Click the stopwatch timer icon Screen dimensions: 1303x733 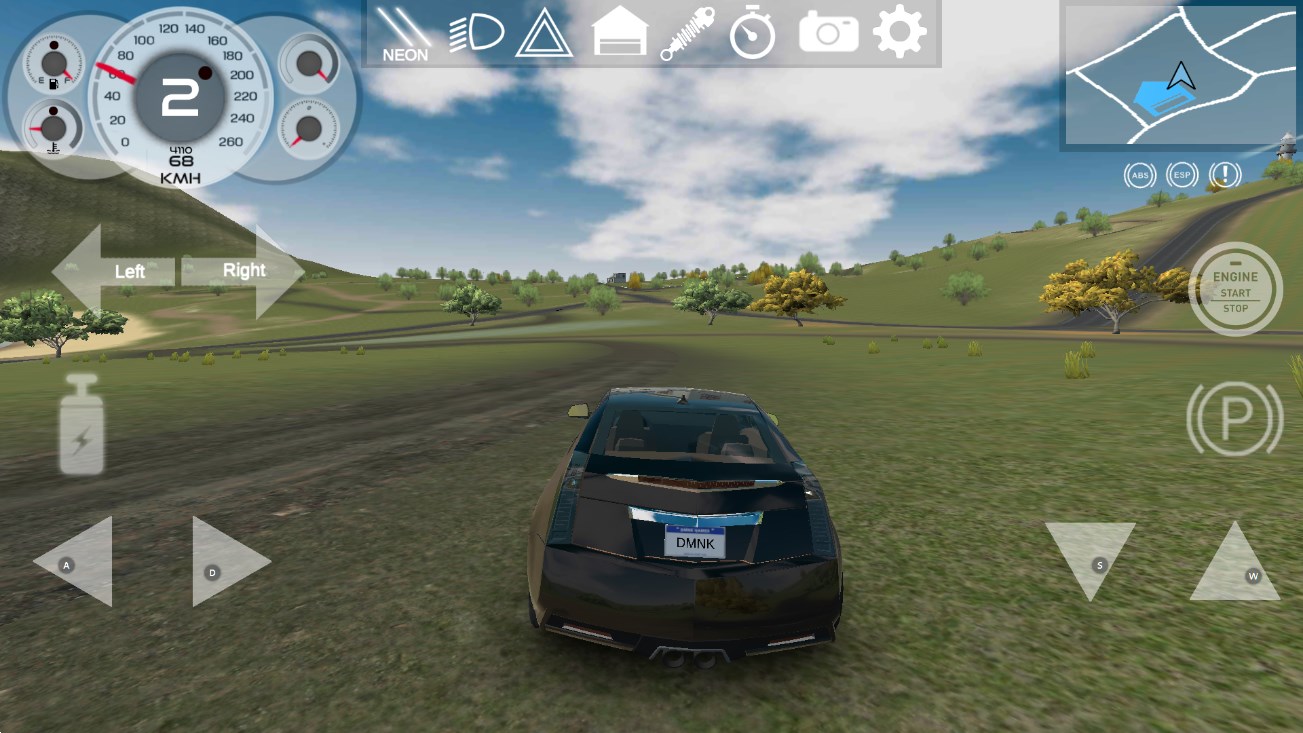752,35
